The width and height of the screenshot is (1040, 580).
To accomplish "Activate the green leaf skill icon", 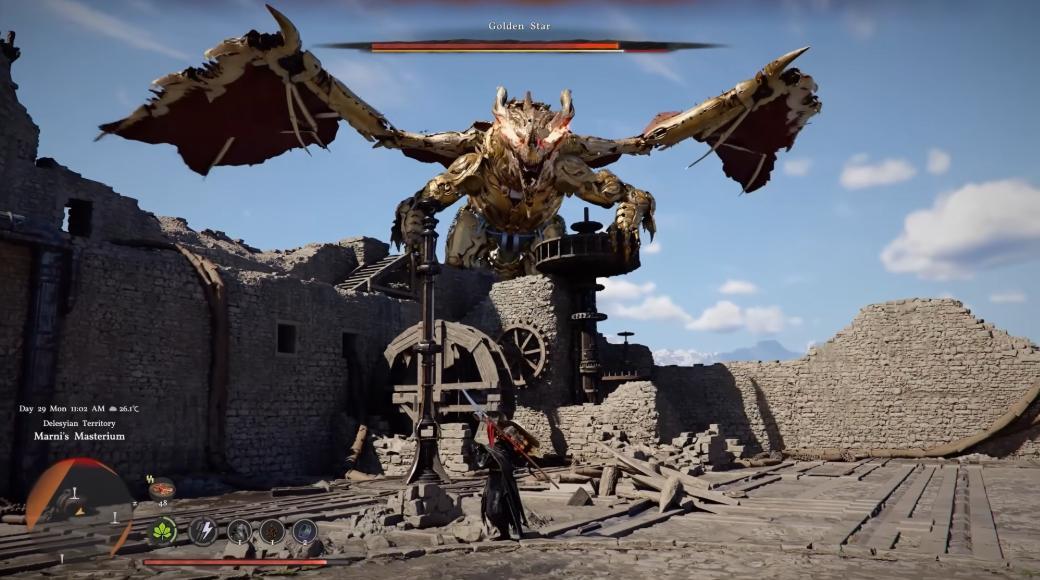I will pyautogui.click(x=162, y=531).
